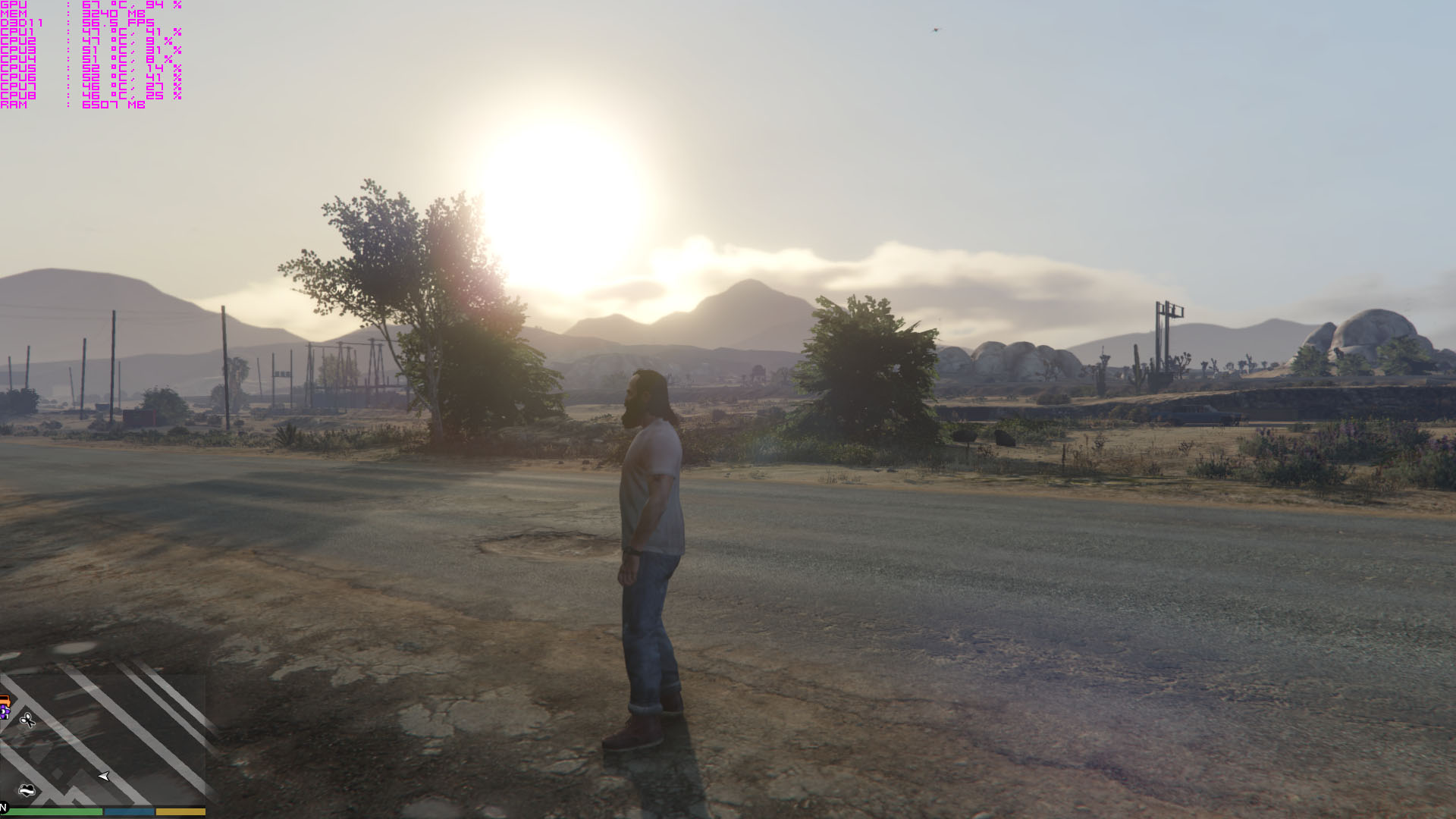Click the purple flower marker on minimap
This screenshot has height=819, width=1456.
(5, 712)
